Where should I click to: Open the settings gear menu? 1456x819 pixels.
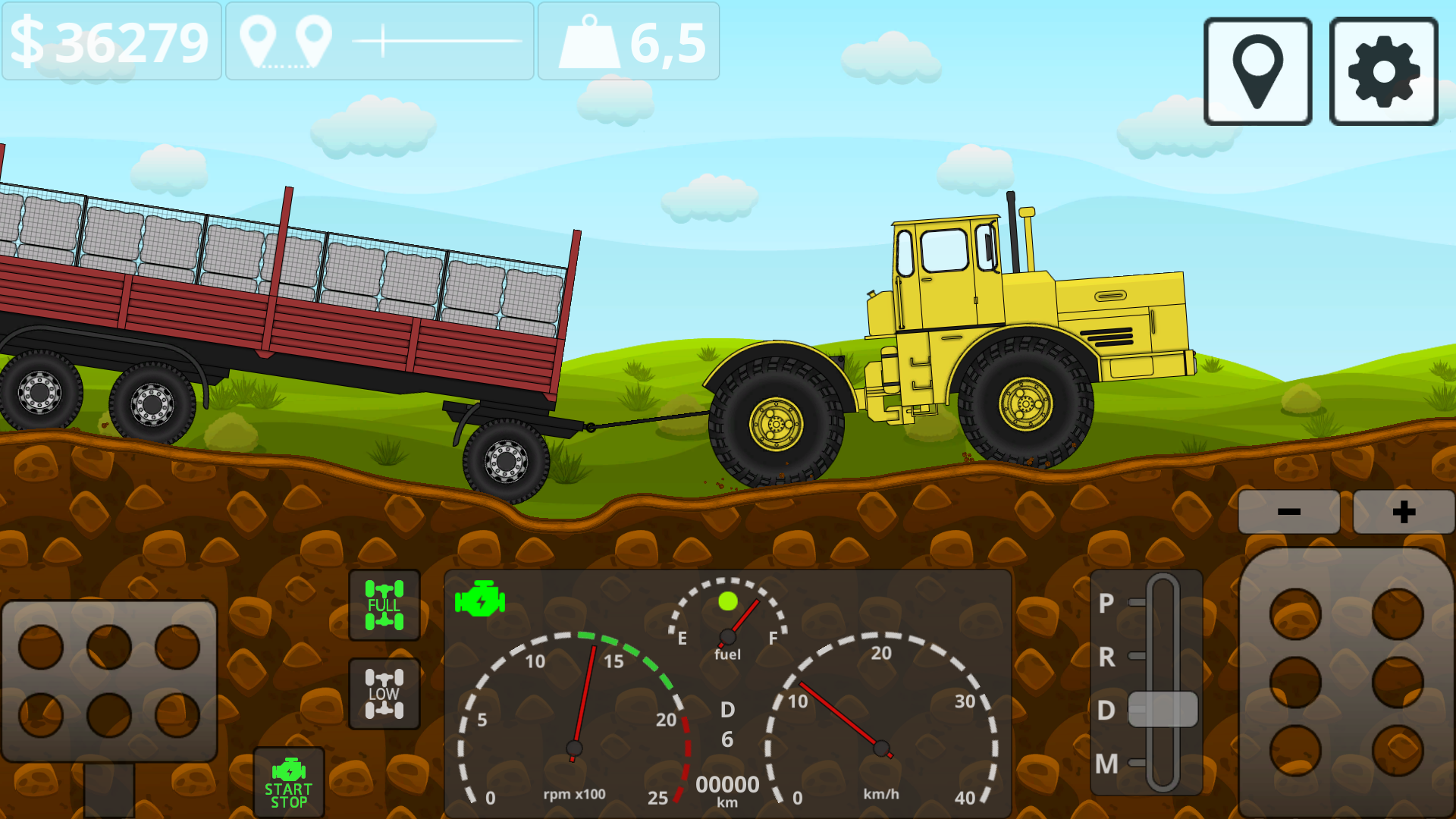pos(1382,71)
